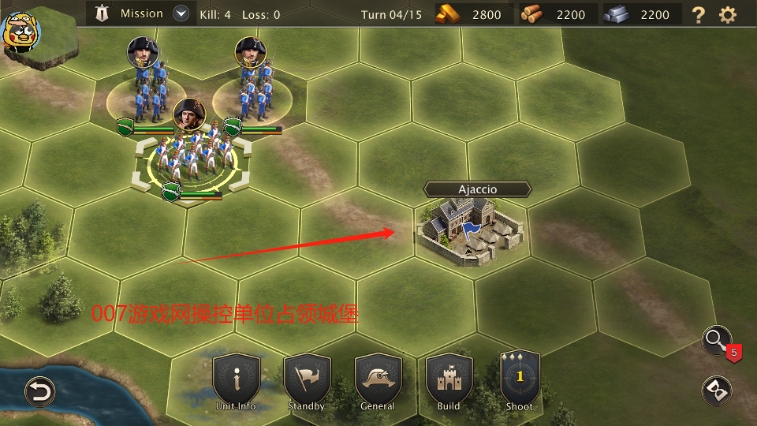Open the magnifying glass search button
This screenshot has width=757, height=426.
point(717,341)
